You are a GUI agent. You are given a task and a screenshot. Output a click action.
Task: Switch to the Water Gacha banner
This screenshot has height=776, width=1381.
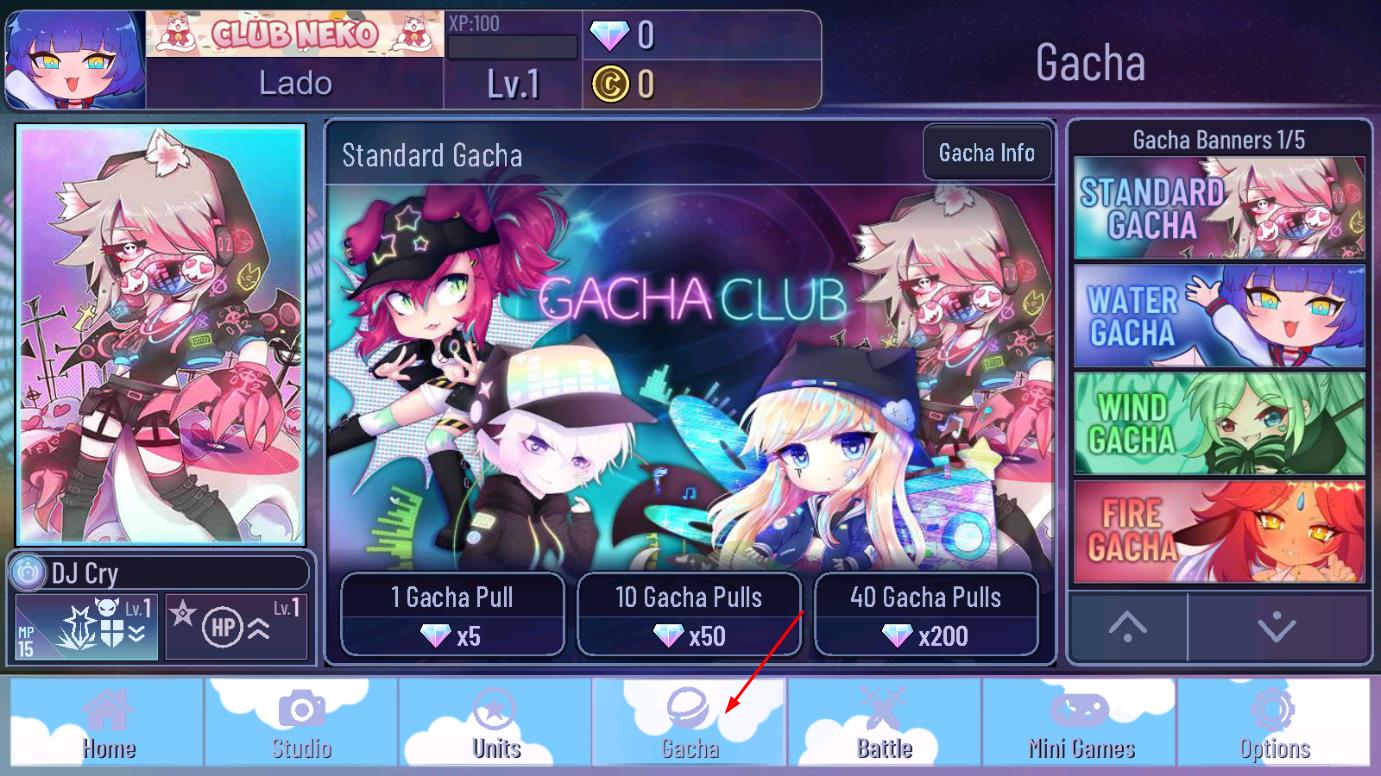pos(1219,316)
